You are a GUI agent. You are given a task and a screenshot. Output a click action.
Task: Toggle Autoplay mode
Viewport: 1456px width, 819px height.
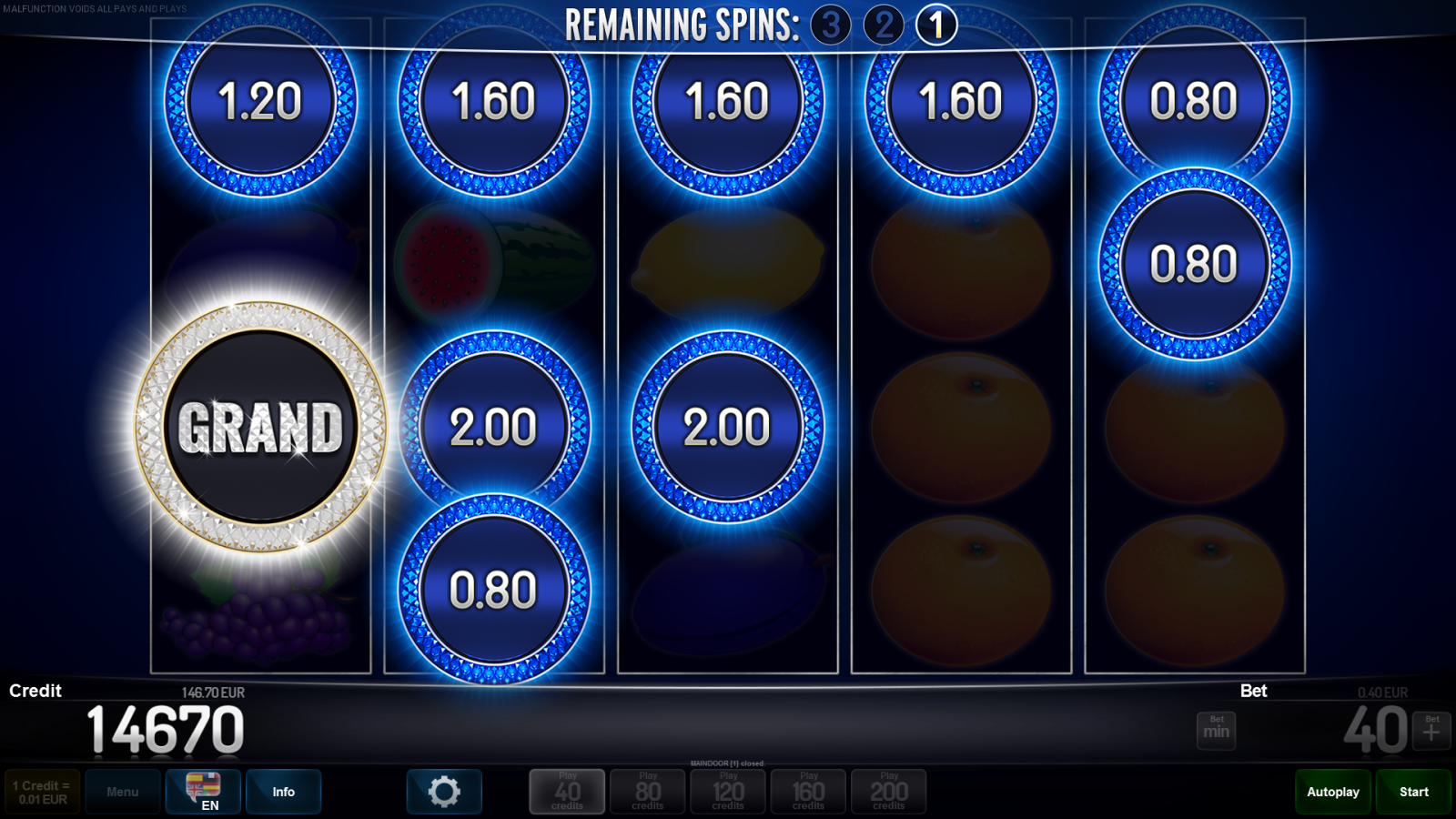tap(1332, 791)
